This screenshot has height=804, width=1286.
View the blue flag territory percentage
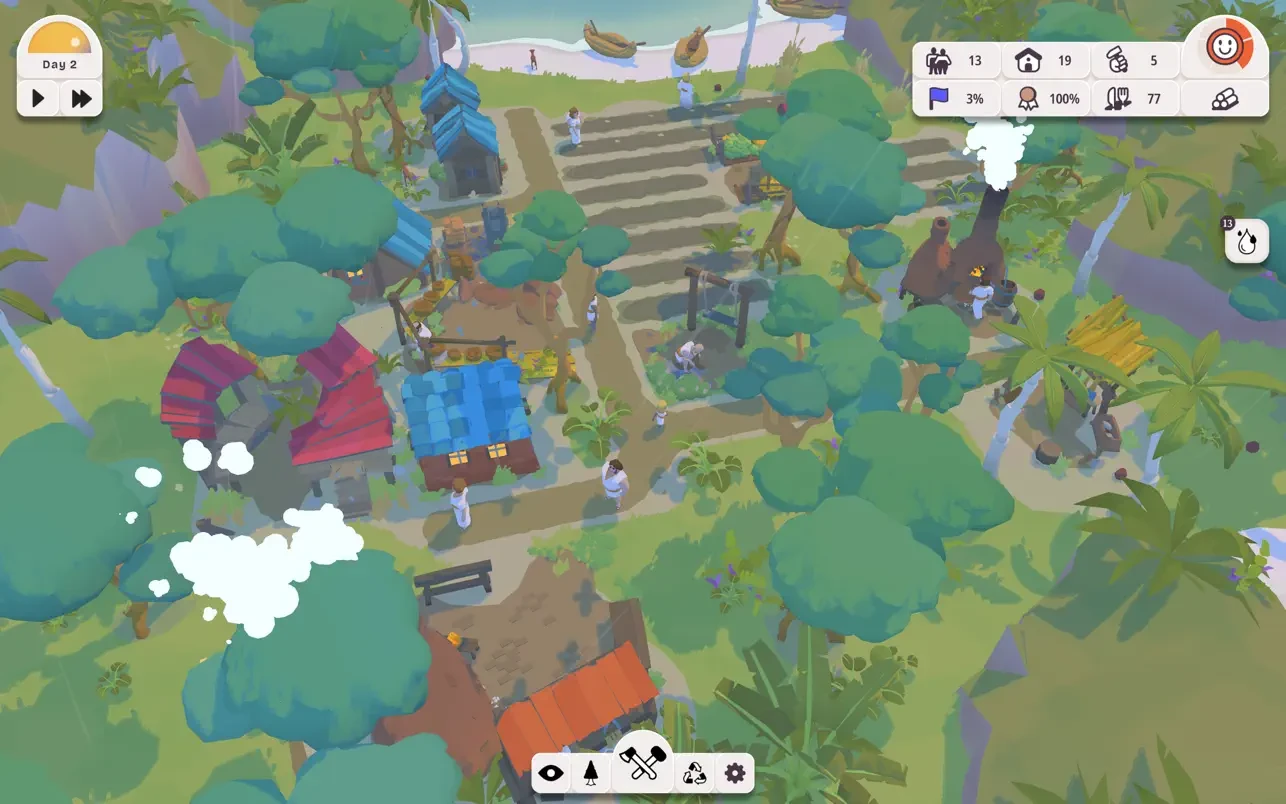tap(956, 99)
